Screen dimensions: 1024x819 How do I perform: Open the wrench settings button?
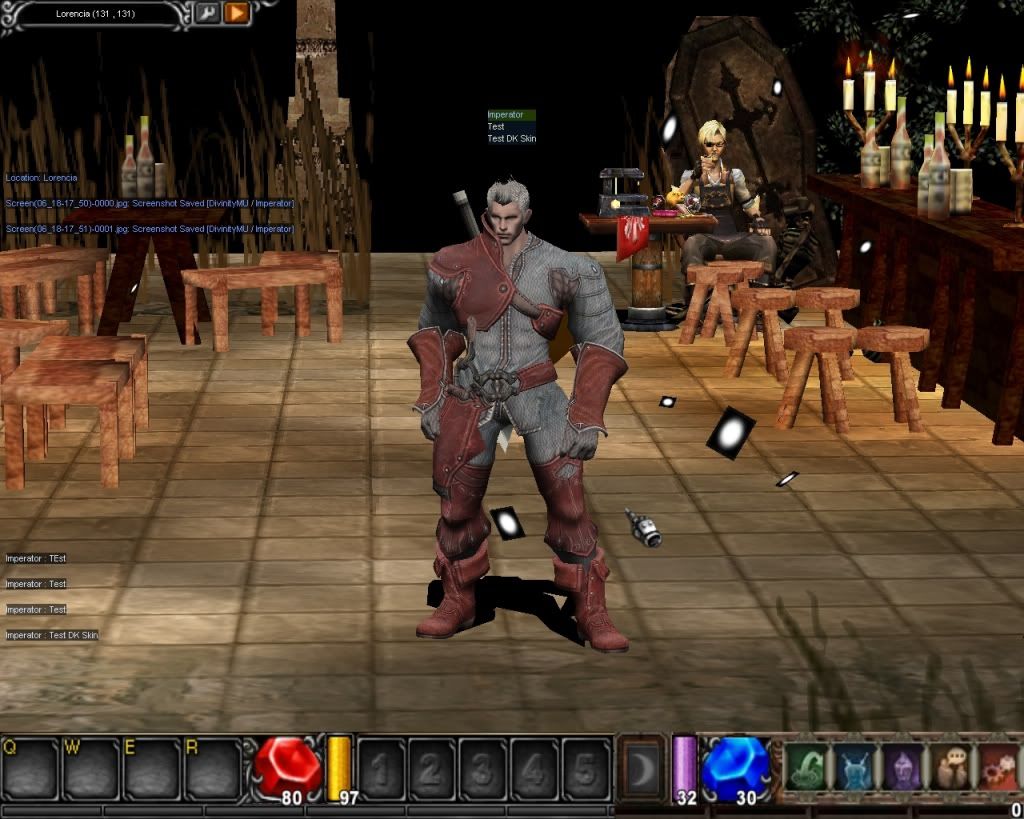pyautogui.click(x=207, y=13)
